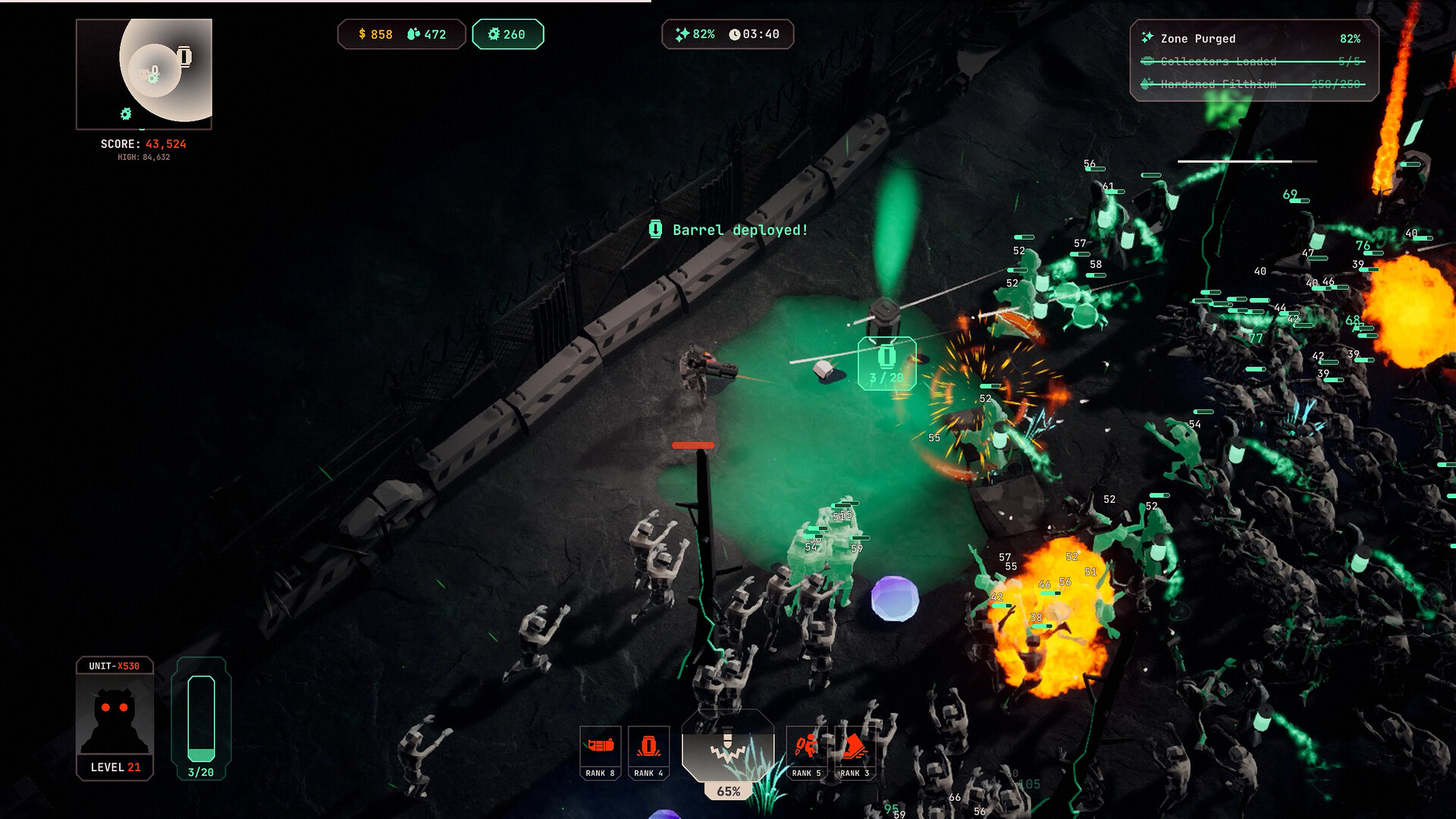The width and height of the screenshot is (1456, 819).
Task: Click the highlighted gear counter showing 260
Action: pos(507,34)
